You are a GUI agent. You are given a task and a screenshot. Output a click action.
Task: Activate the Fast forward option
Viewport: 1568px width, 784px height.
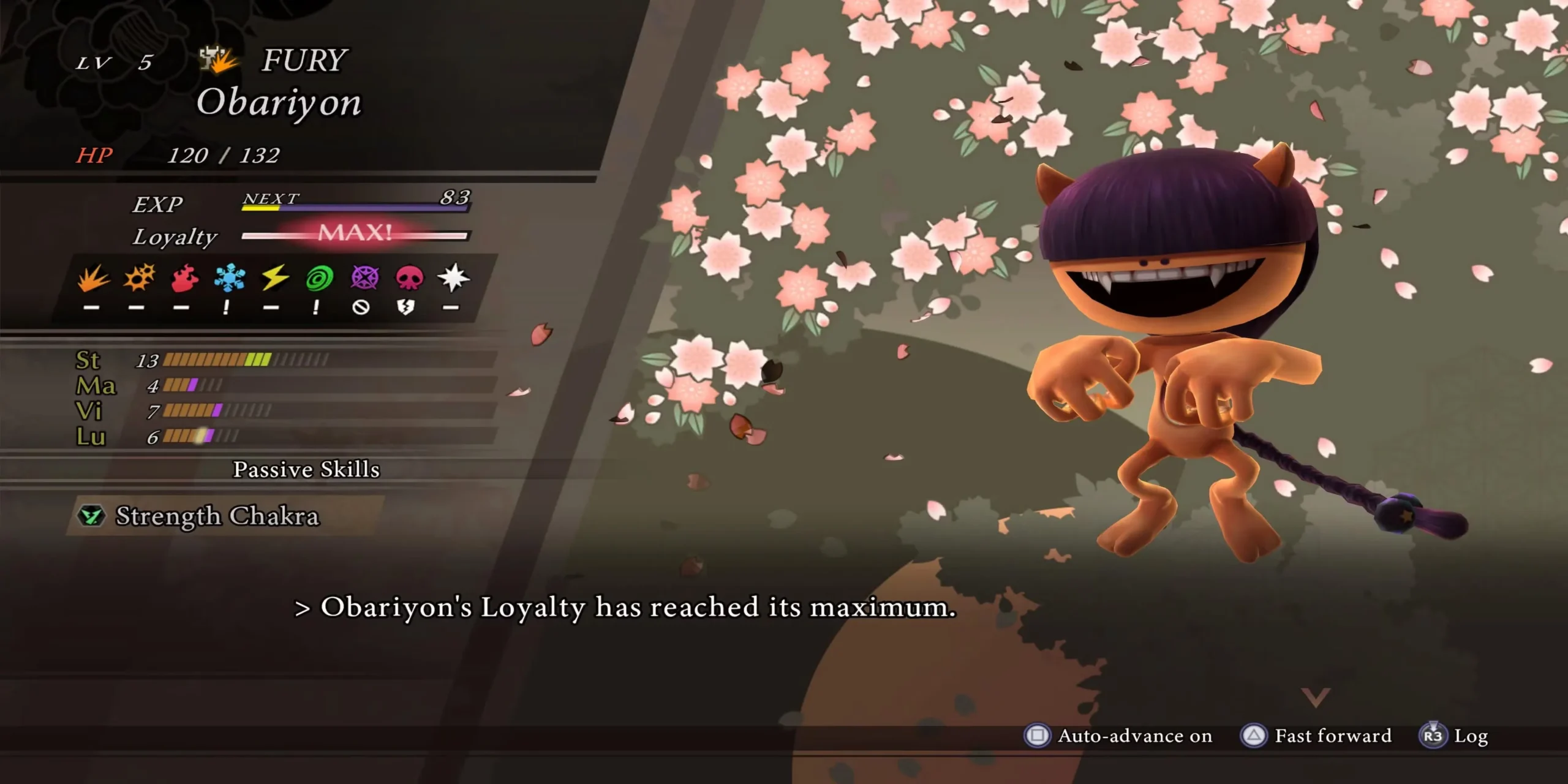click(x=1316, y=736)
